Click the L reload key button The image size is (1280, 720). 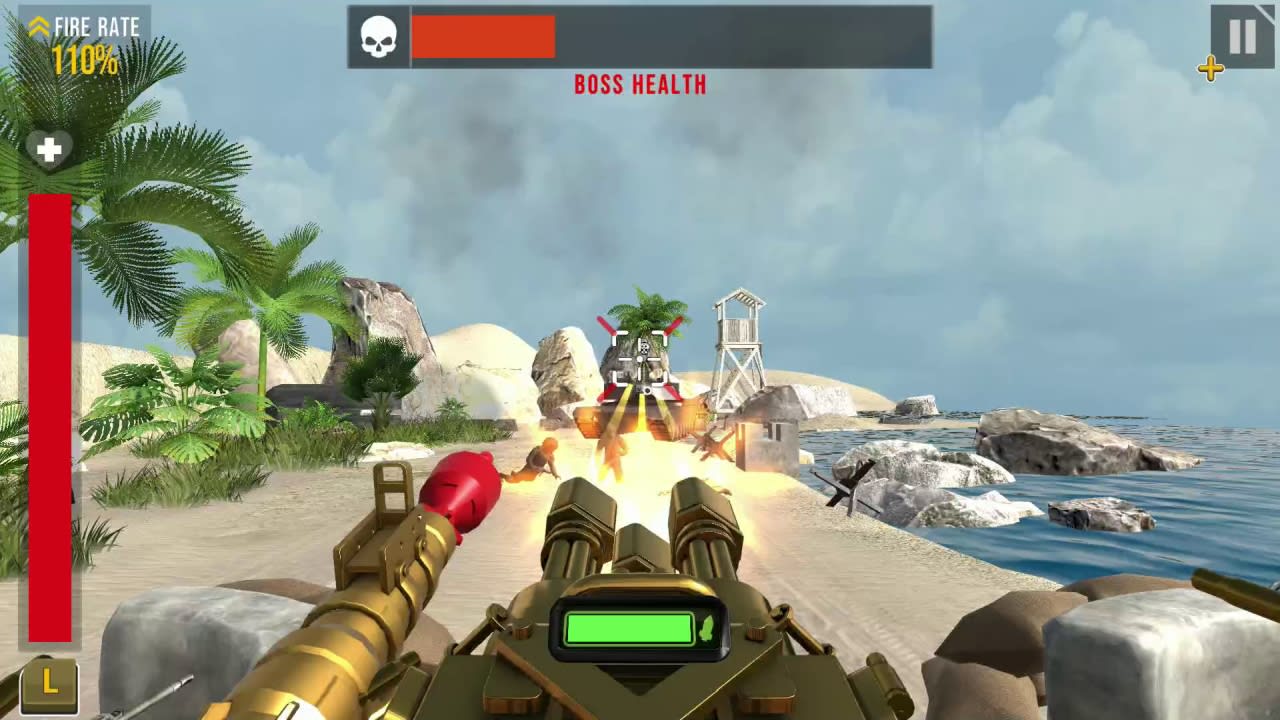49,684
